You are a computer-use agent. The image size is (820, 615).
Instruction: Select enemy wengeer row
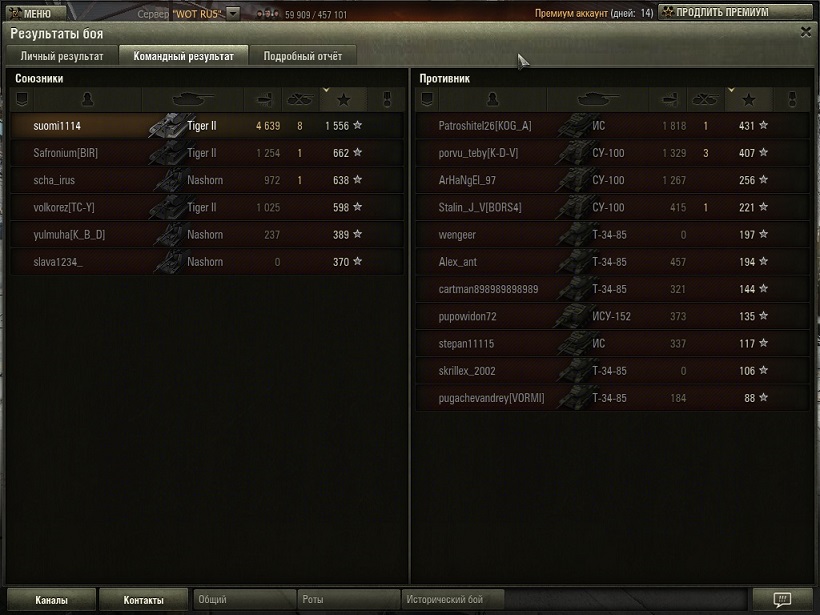(x=610, y=235)
